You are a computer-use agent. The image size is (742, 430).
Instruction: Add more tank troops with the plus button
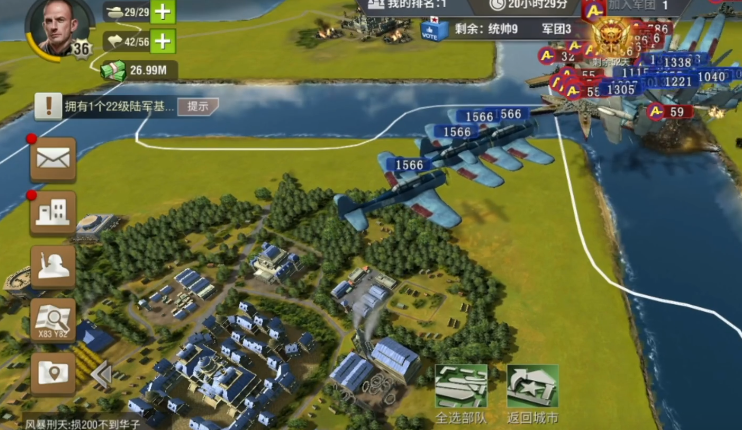(x=161, y=13)
